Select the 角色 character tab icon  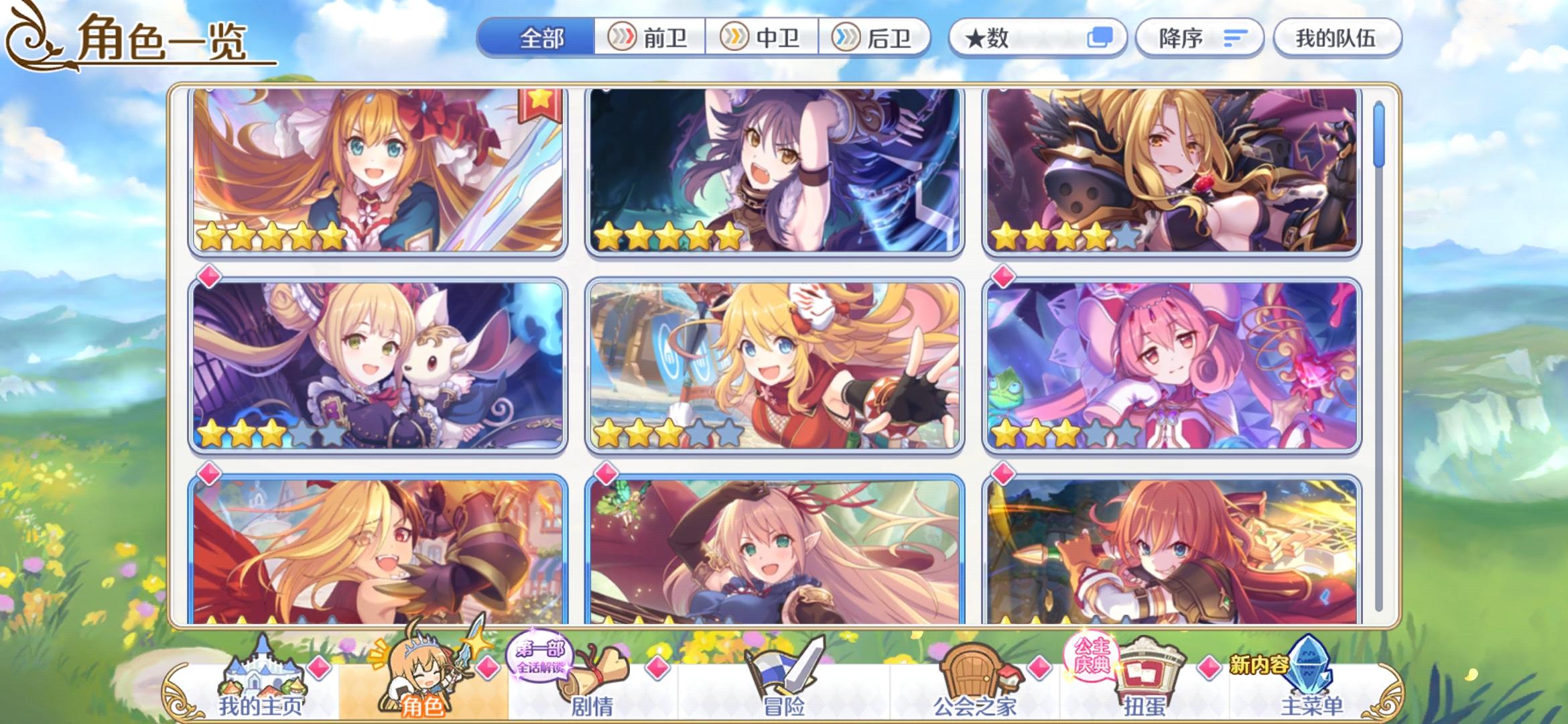point(414,677)
